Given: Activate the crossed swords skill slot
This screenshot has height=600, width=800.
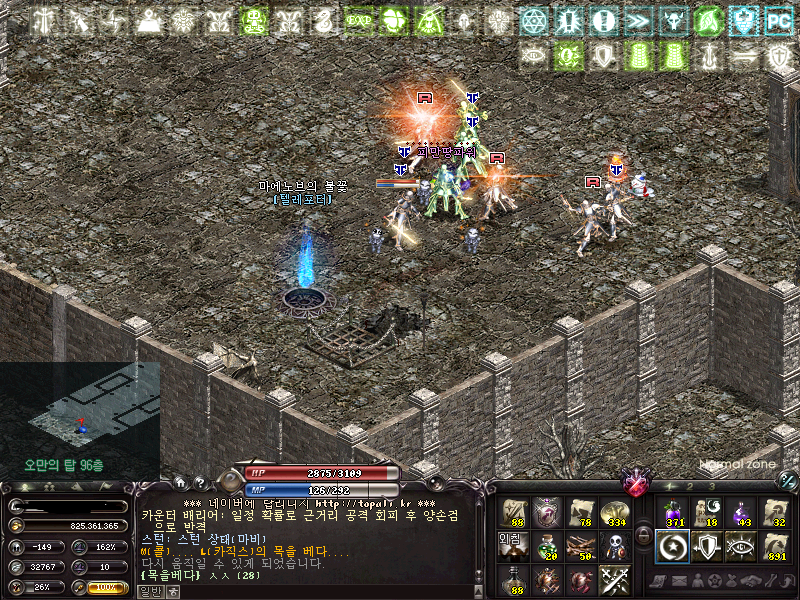Looking at the screenshot, I should point(615,579).
